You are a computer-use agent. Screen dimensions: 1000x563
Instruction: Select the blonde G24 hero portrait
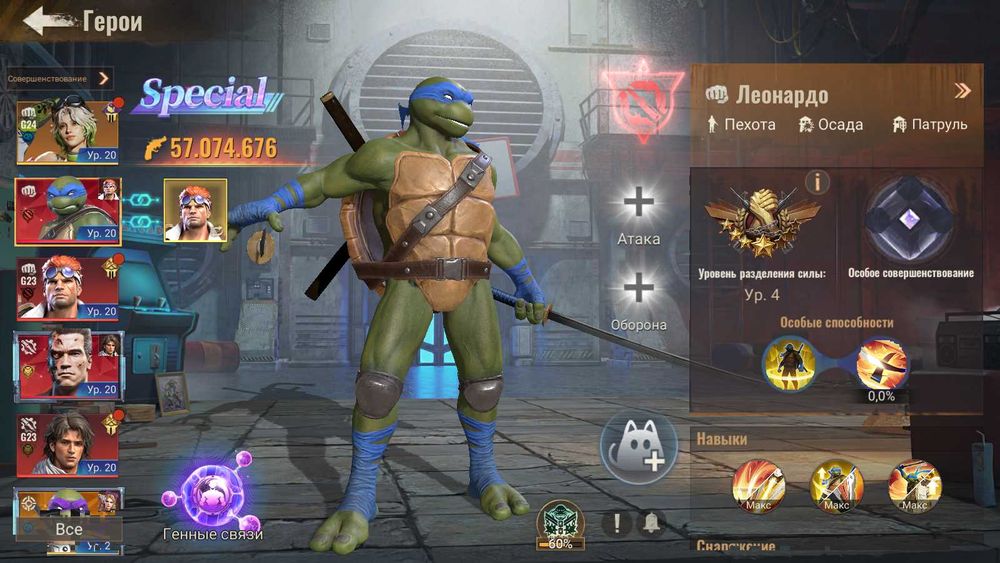click(x=68, y=132)
